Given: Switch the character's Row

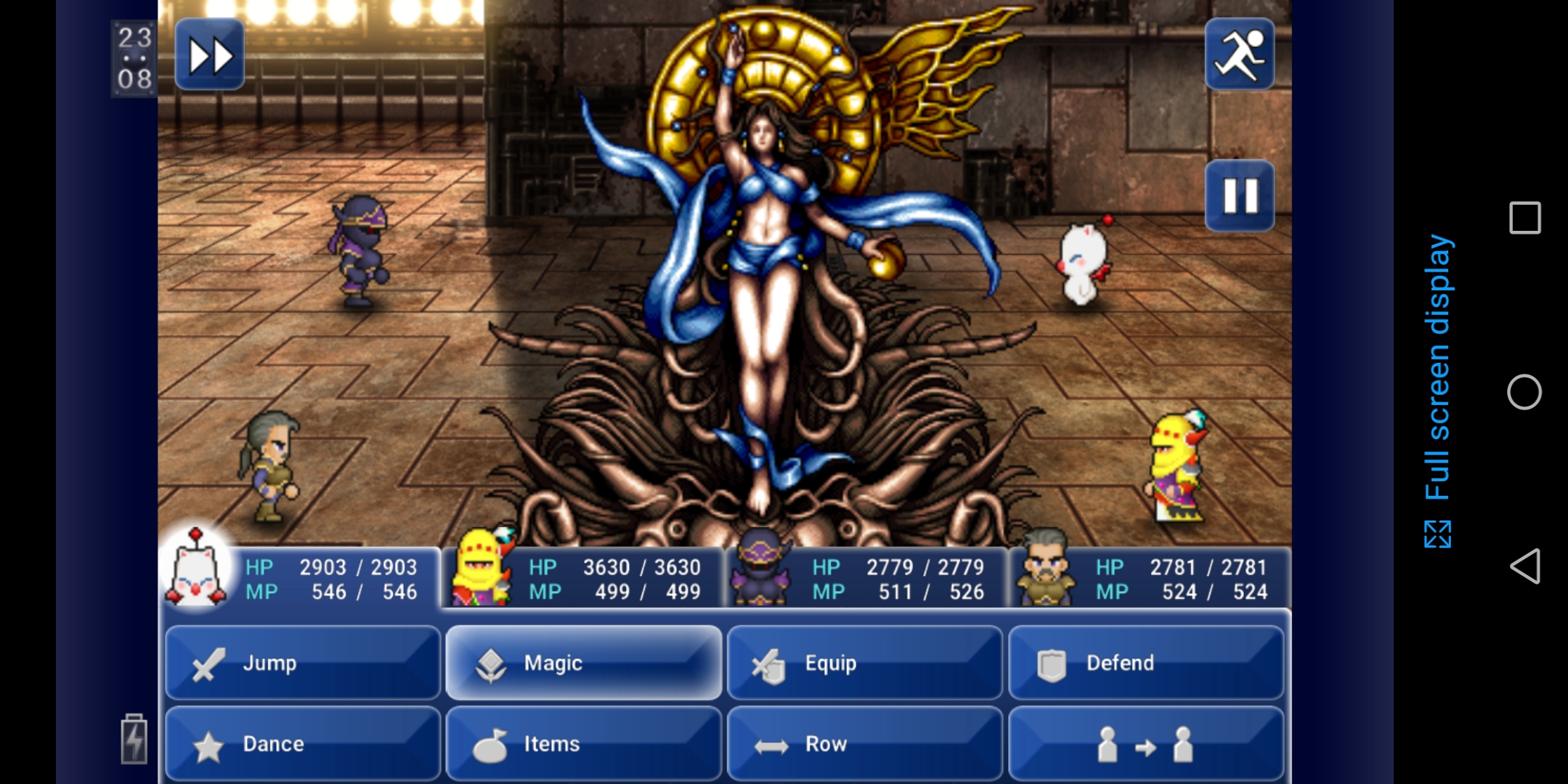Looking at the screenshot, I should (x=864, y=744).
